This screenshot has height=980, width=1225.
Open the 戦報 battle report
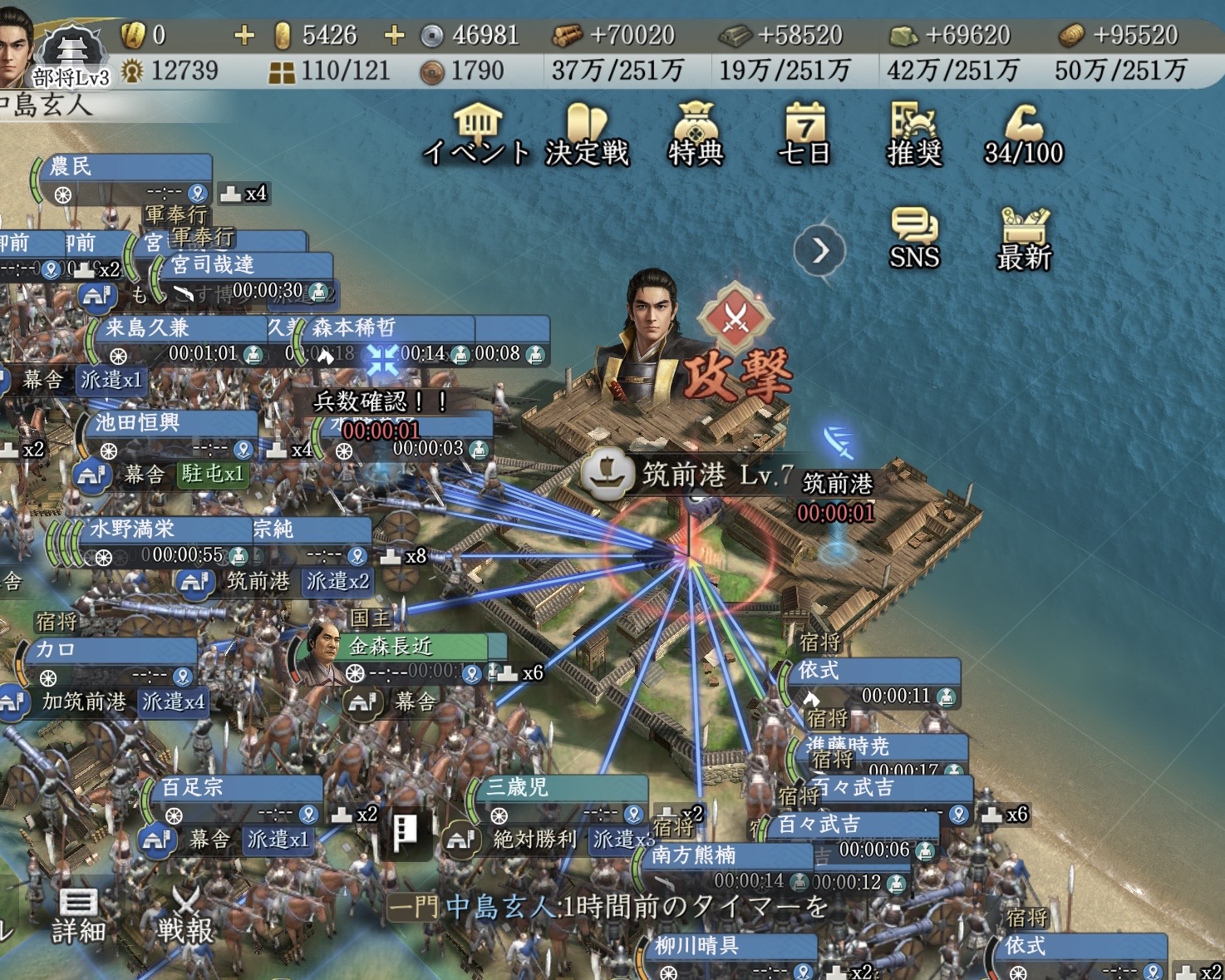pos(186,917)
